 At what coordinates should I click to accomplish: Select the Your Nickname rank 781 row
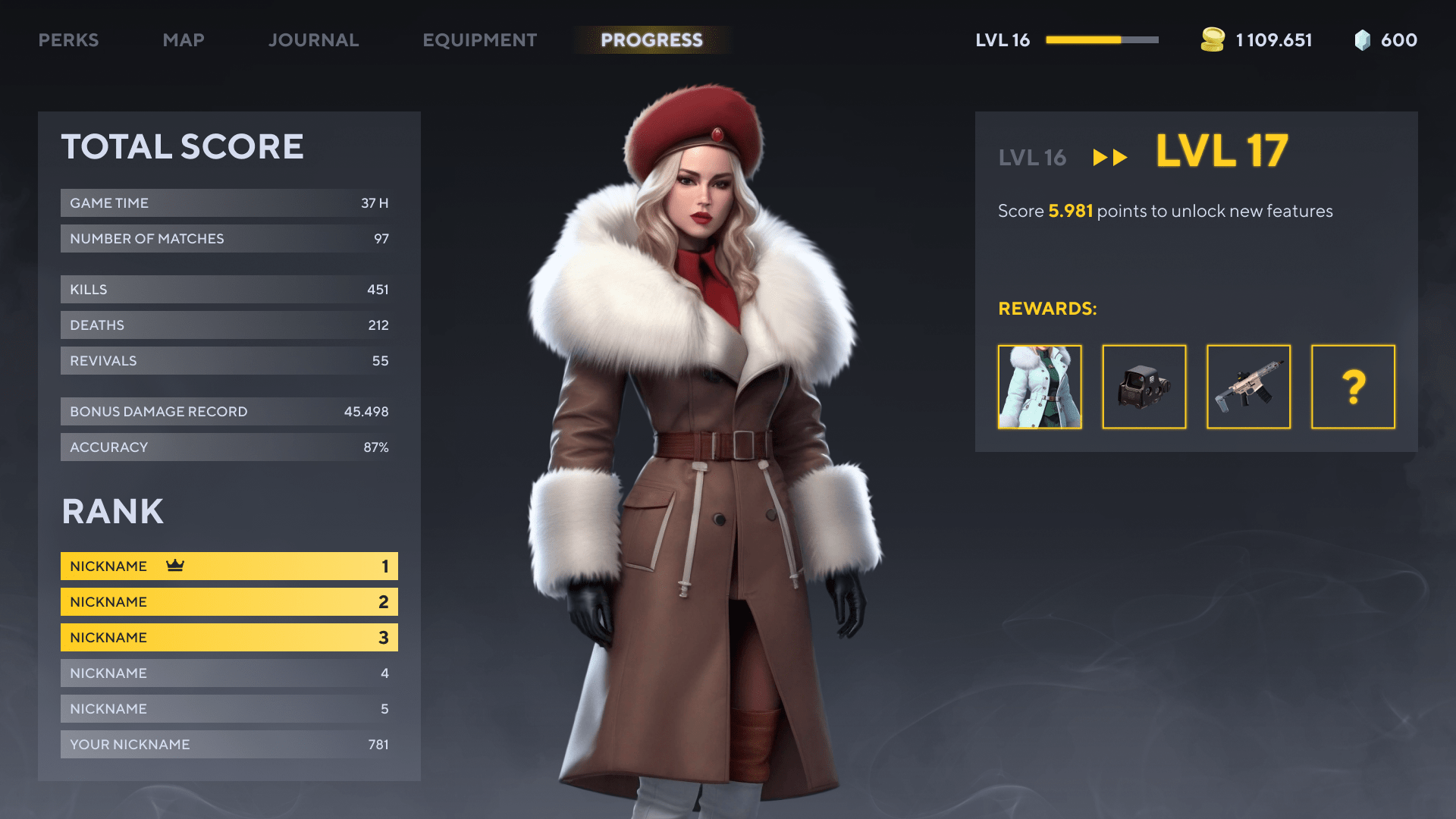point(229,745)
